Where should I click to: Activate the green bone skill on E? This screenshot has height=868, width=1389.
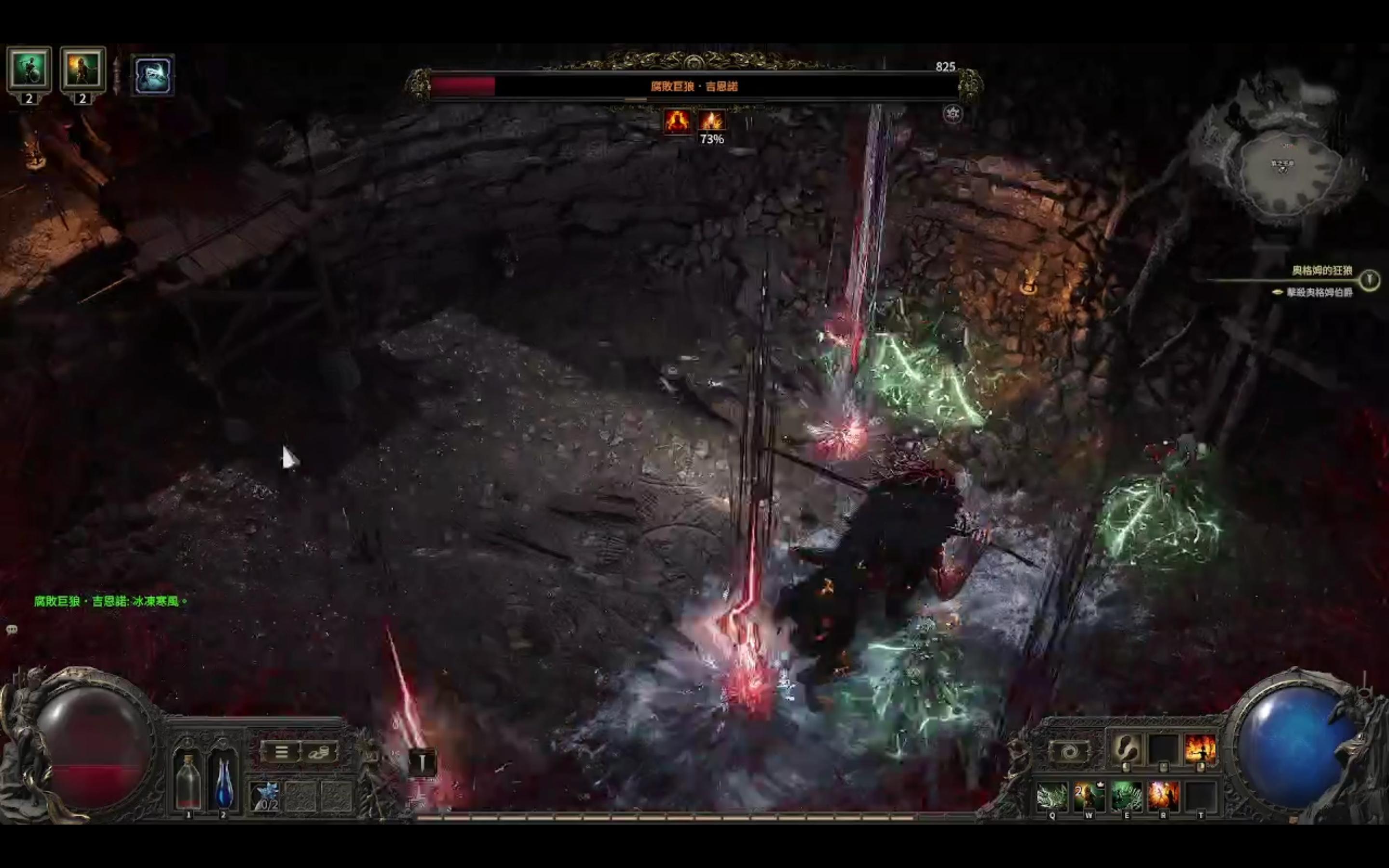[1126, 797]
